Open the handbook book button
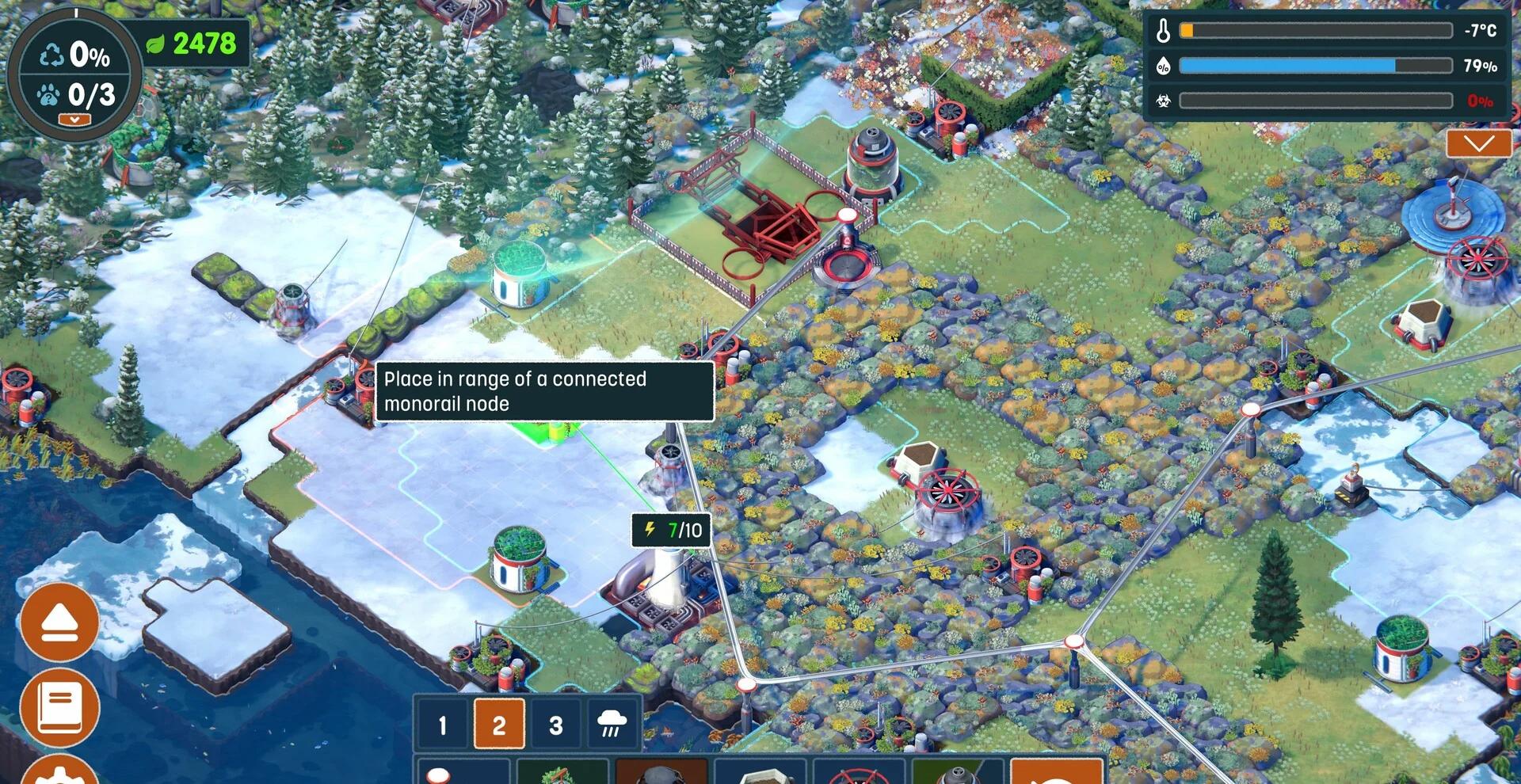The image size is (1521, 784). coord(60,706)
